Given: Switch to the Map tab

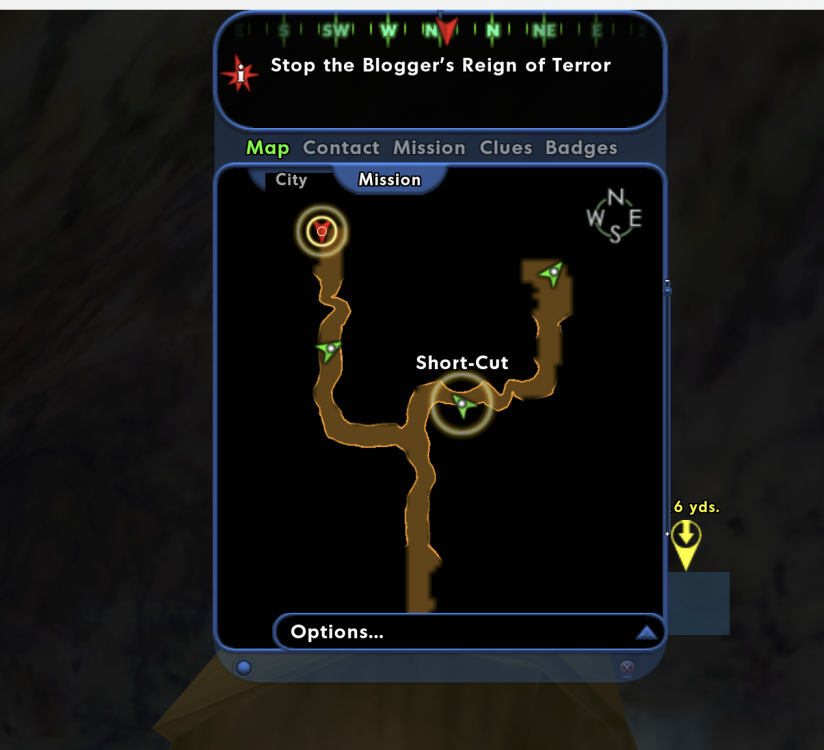Looking at the screenshot, I should pos(267,148).
